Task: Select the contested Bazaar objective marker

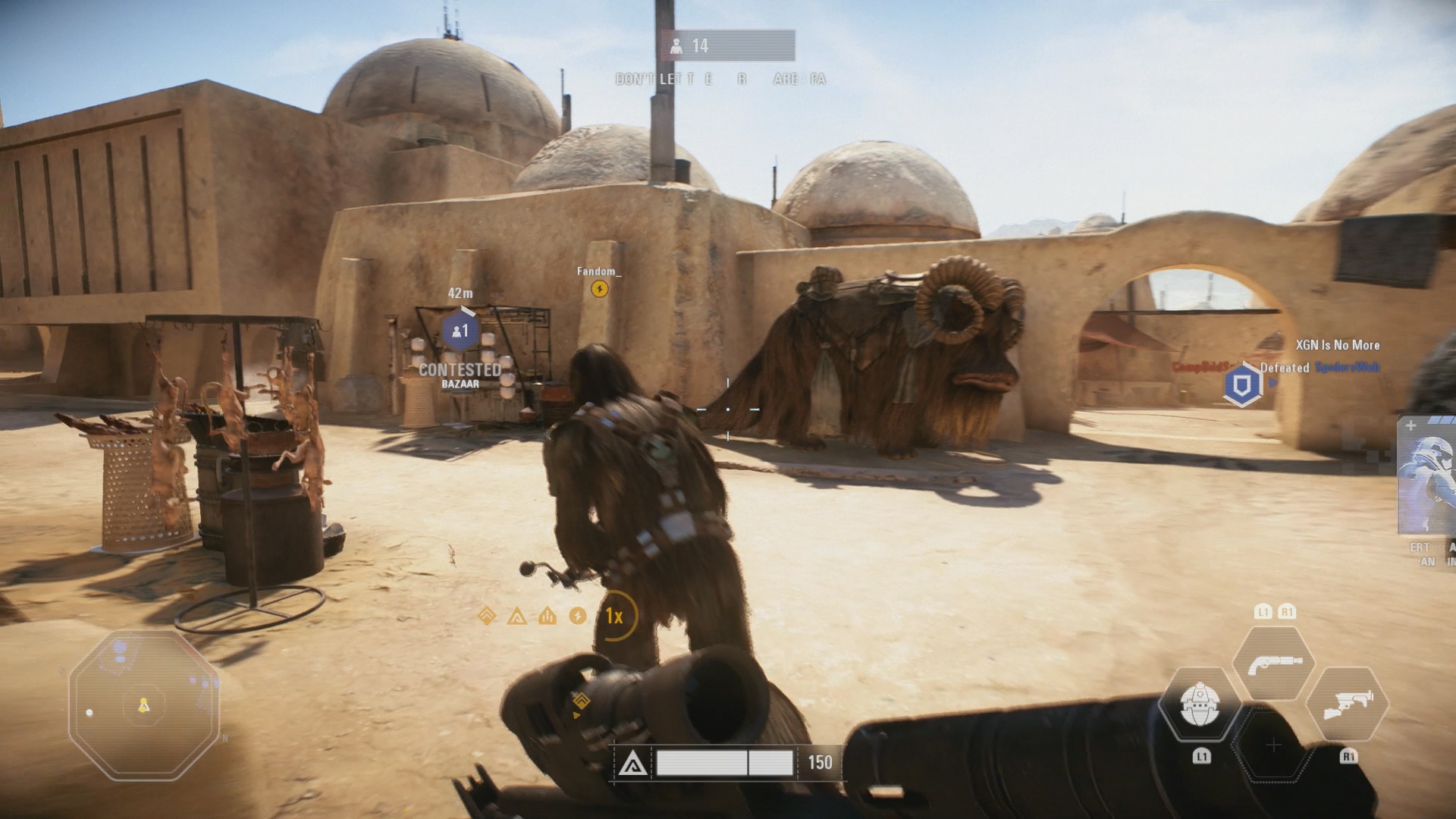Action: tap(460, 332)
